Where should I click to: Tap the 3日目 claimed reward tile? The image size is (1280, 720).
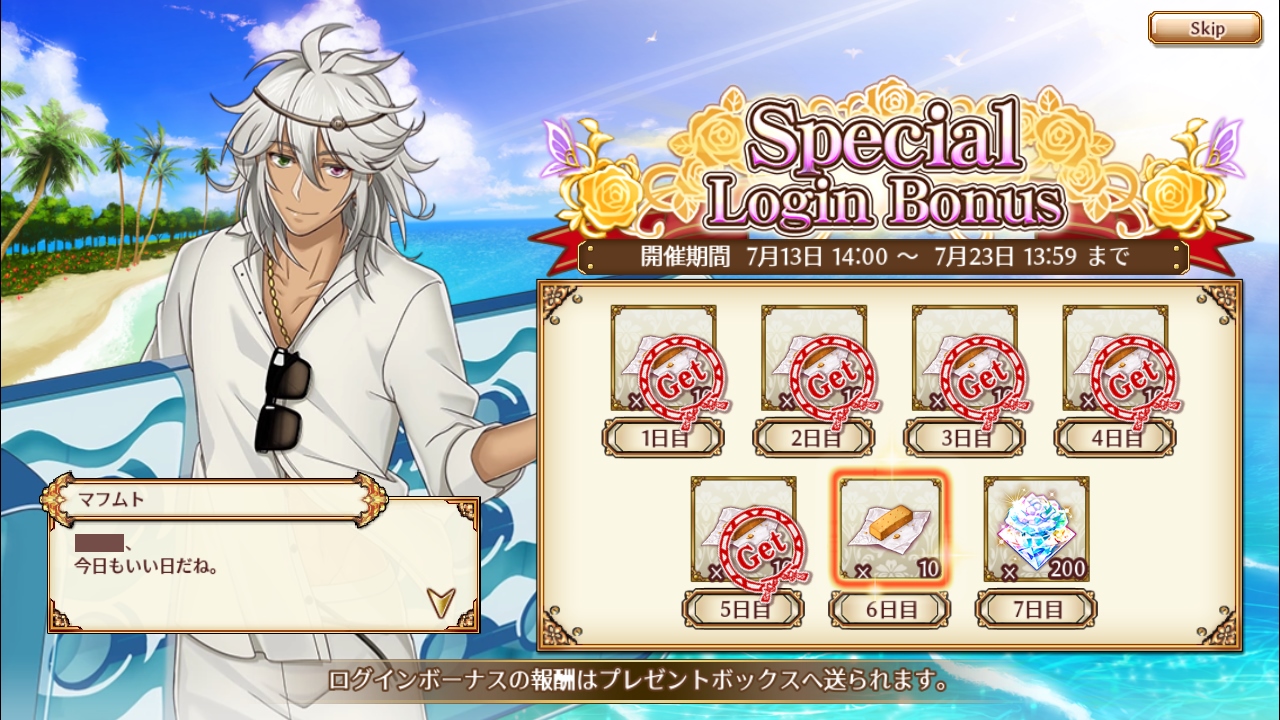[964, 360]
